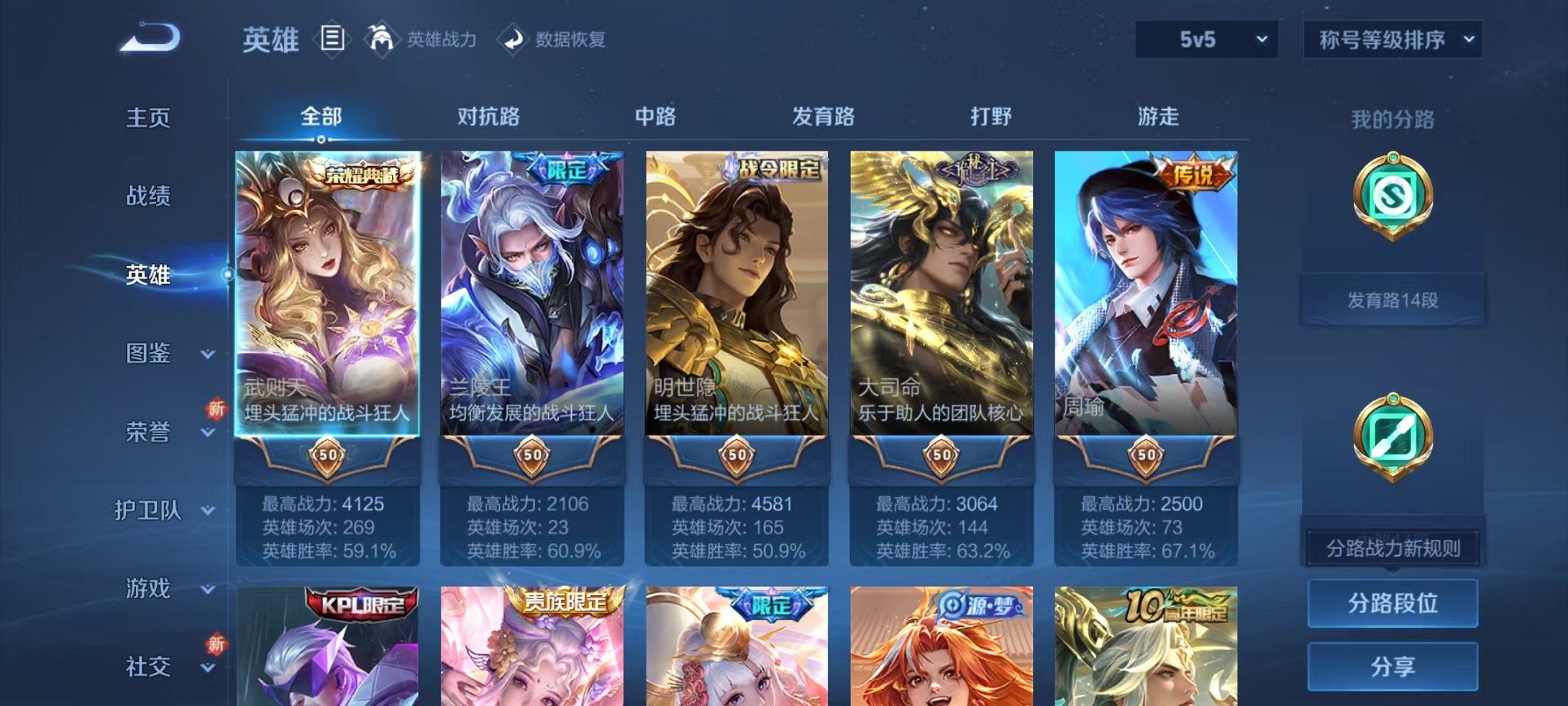Screen dimensions: 1568x706
Task: Click the 数据恢复 restore icon
Action: [514, 40]
